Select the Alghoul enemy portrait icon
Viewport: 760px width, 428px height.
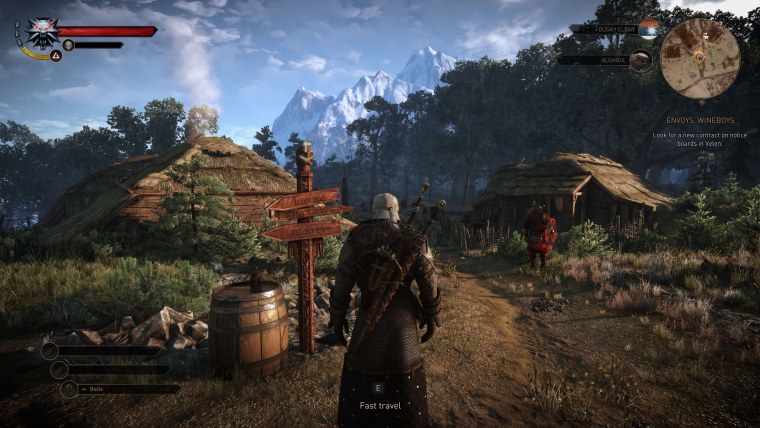[x=641, y=60]
